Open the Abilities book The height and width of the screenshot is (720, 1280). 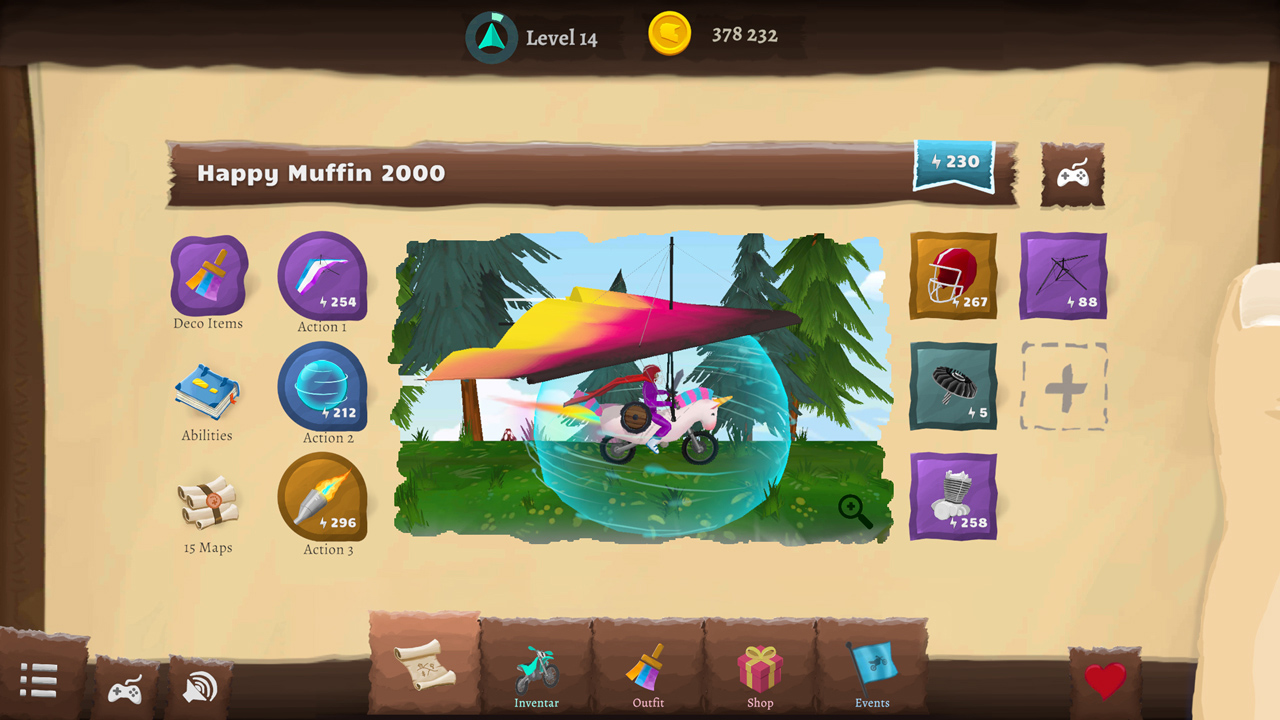208,398
